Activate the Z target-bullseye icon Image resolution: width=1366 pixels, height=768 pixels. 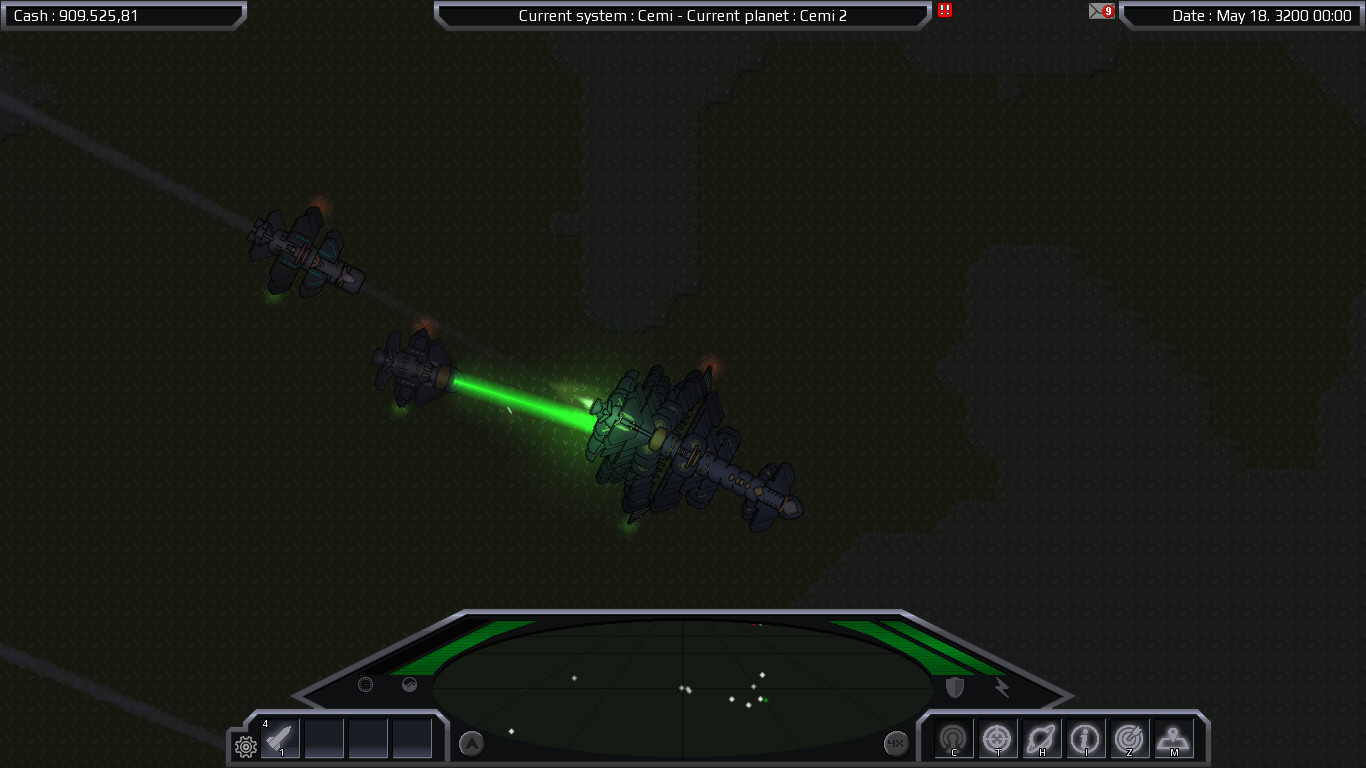1129,738
